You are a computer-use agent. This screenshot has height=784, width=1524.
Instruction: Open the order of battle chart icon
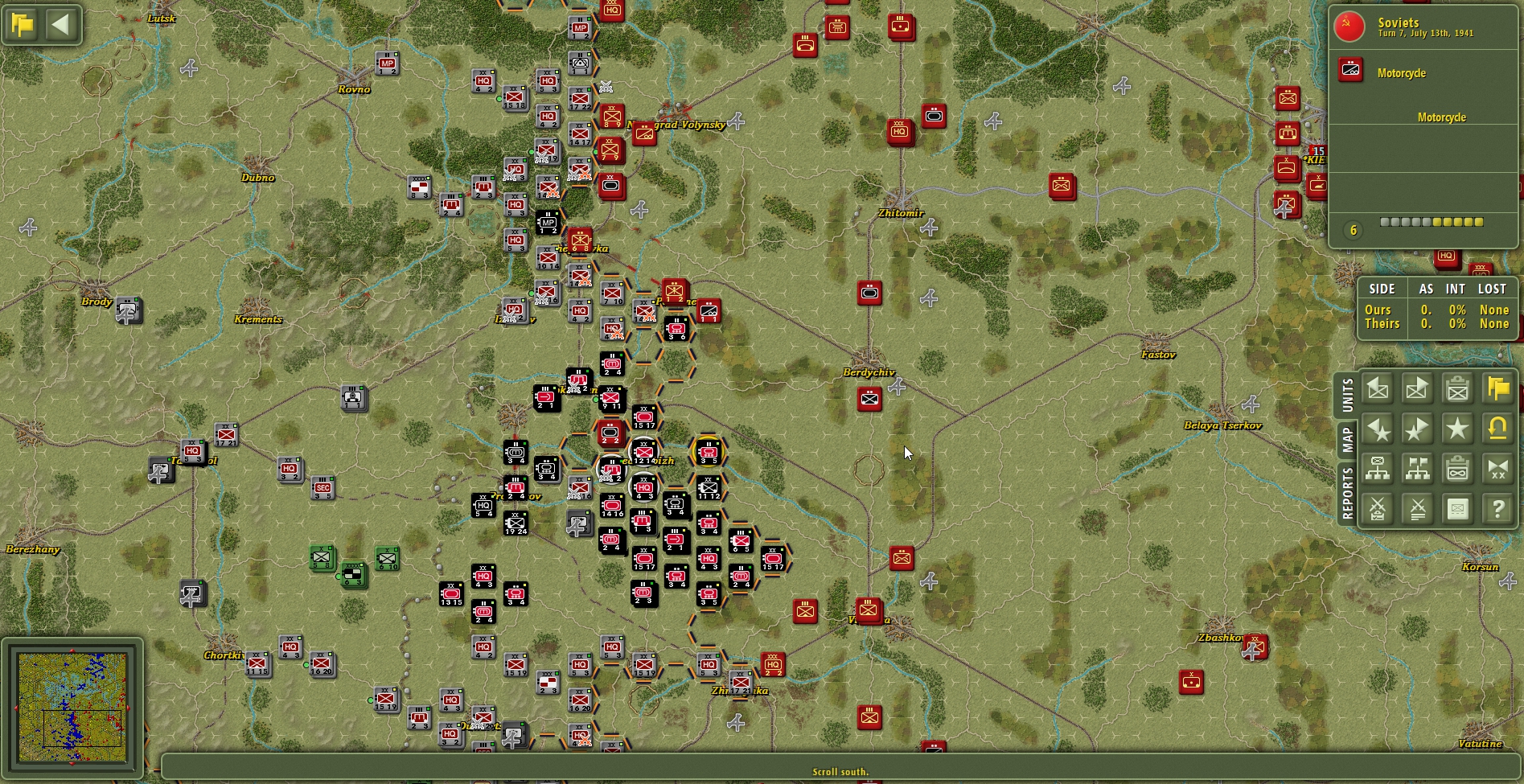click(1377, 468)
